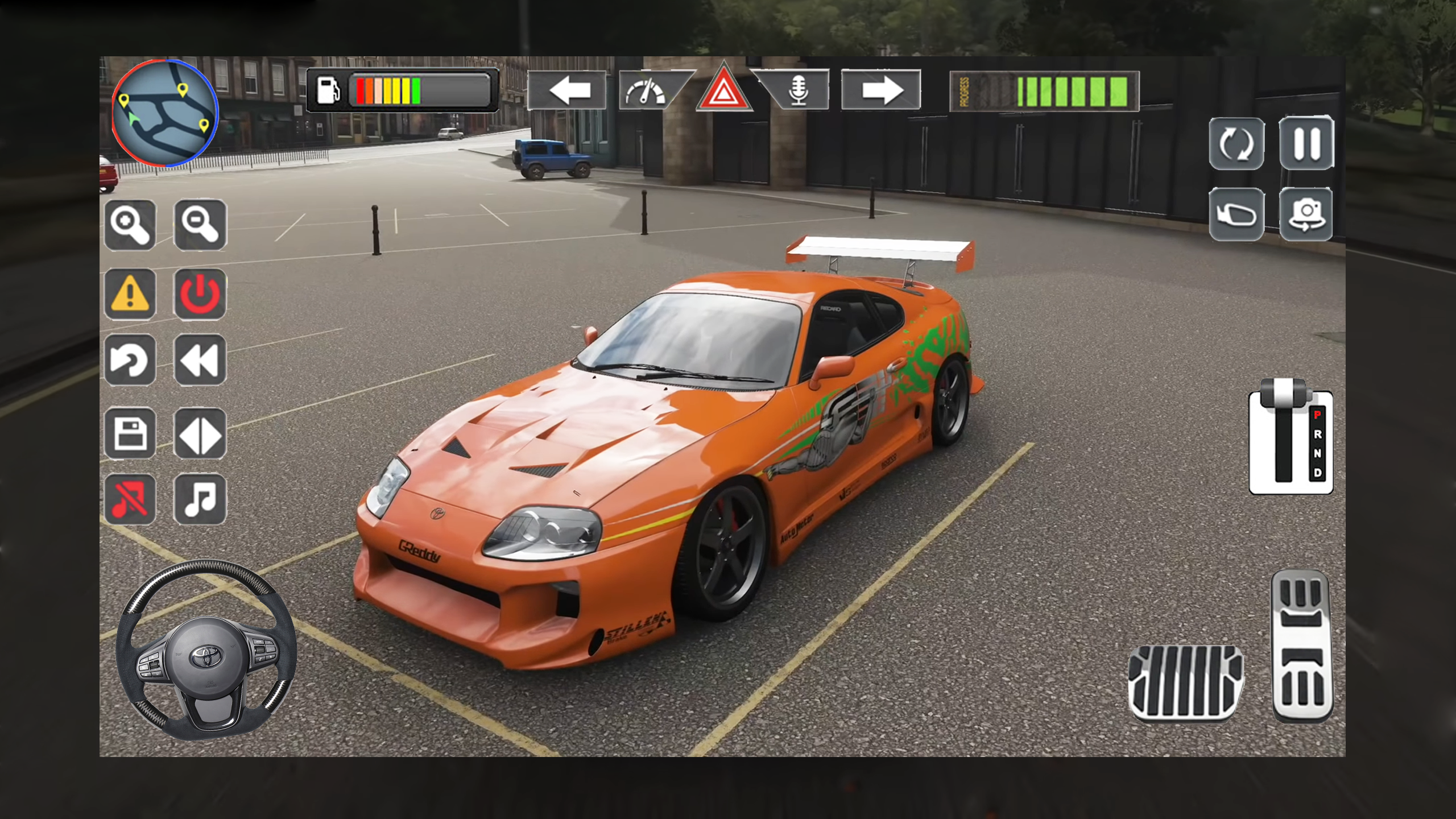
Task: Tap the speedometer gauge button
Action: (x=647, y=91)
